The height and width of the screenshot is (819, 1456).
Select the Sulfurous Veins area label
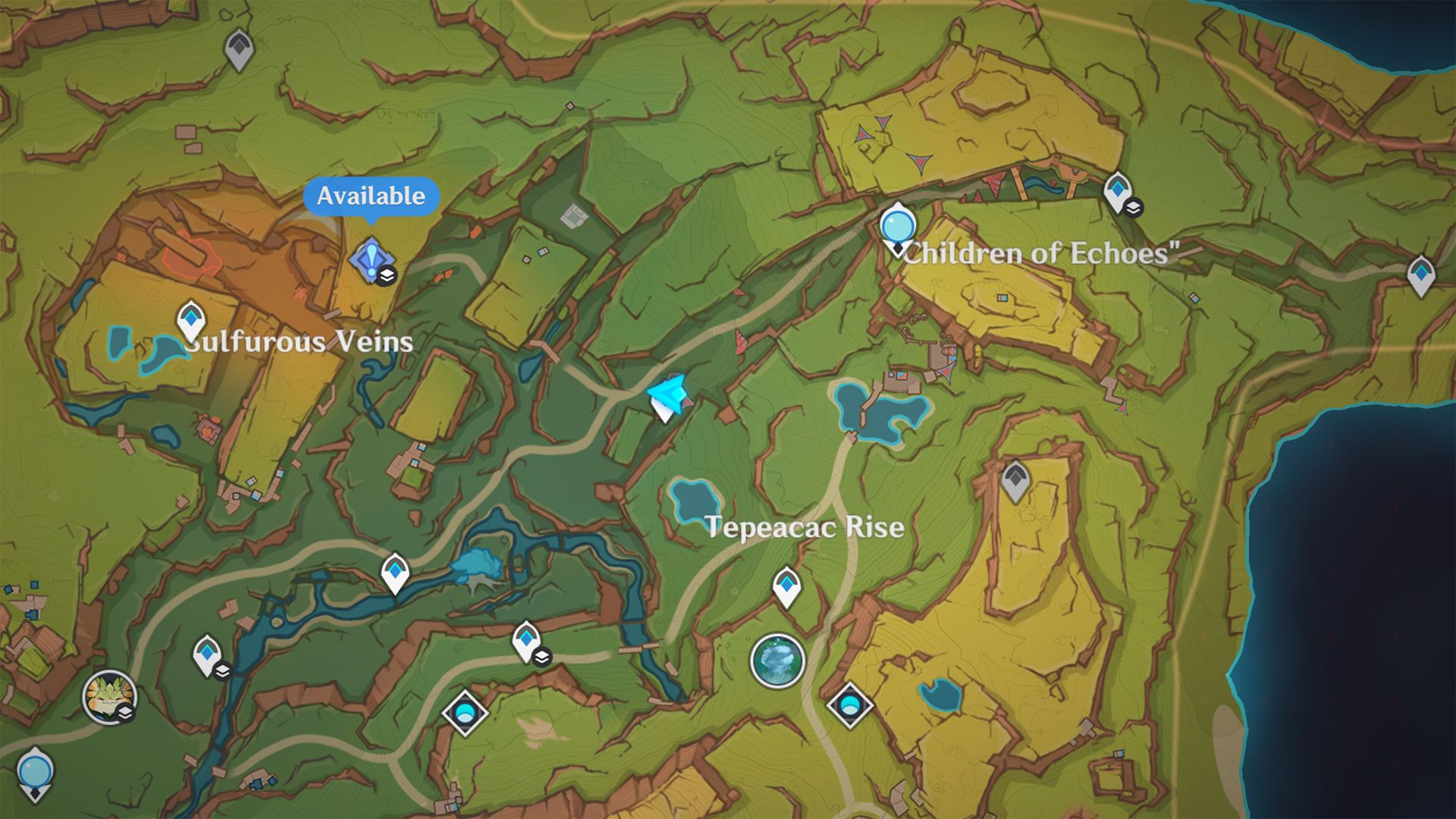(x=299, y=343)
